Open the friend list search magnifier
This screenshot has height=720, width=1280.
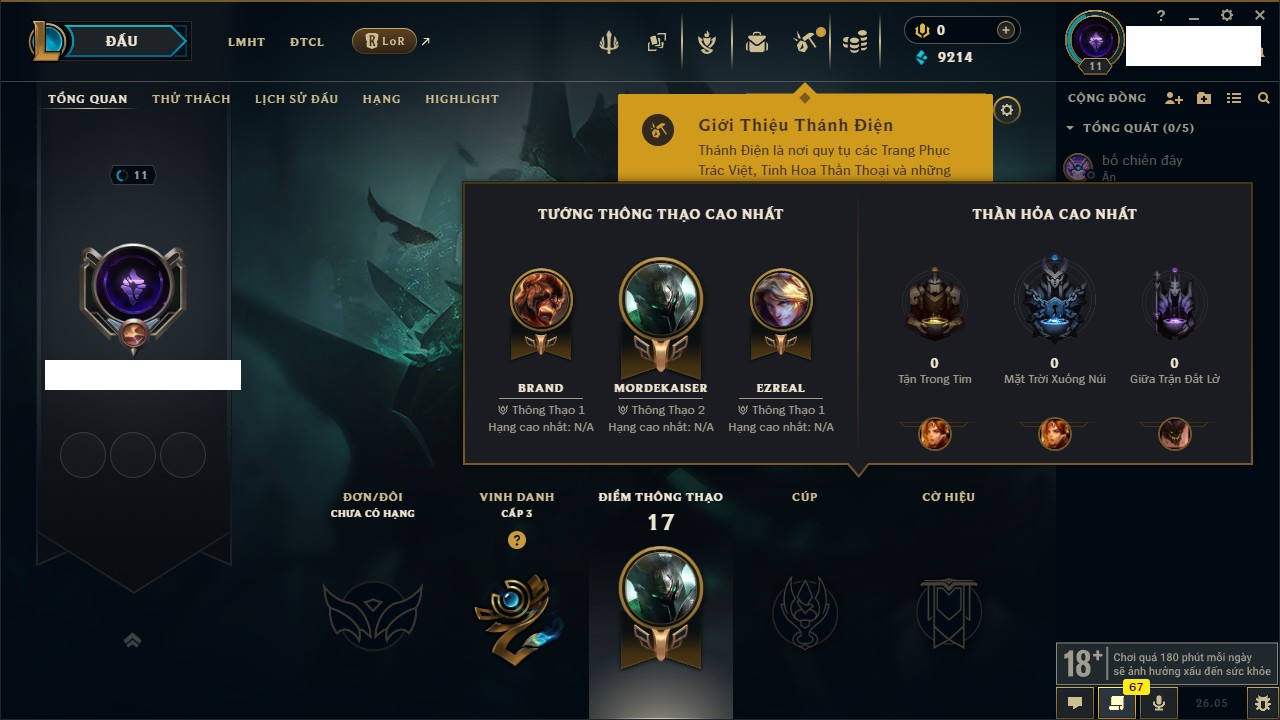point(1264,98)
